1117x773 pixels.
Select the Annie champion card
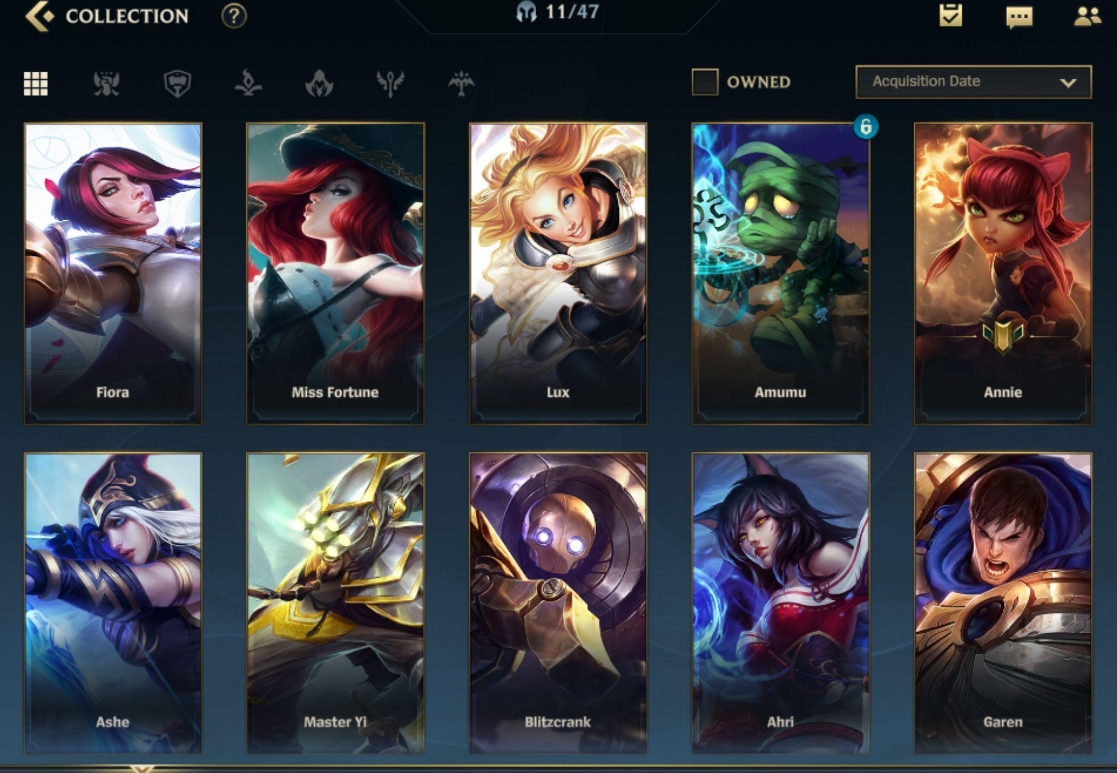click(x=1002, y=273)
